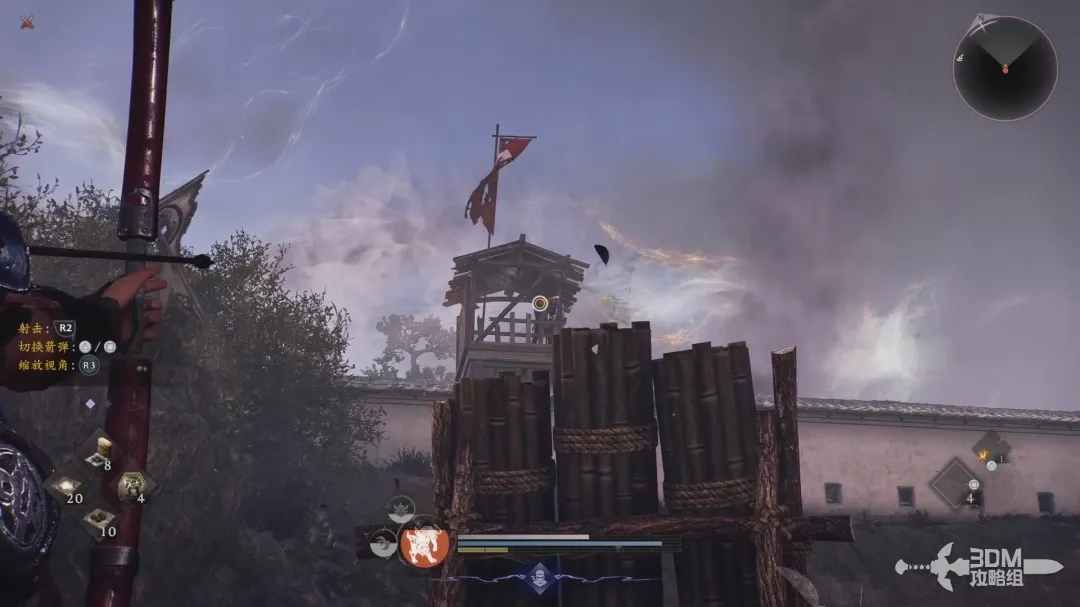The width and height of the screenshot is (1080, 607).
Task: Choose the fire arrow slot with count 1
Action: pos(990,448)
